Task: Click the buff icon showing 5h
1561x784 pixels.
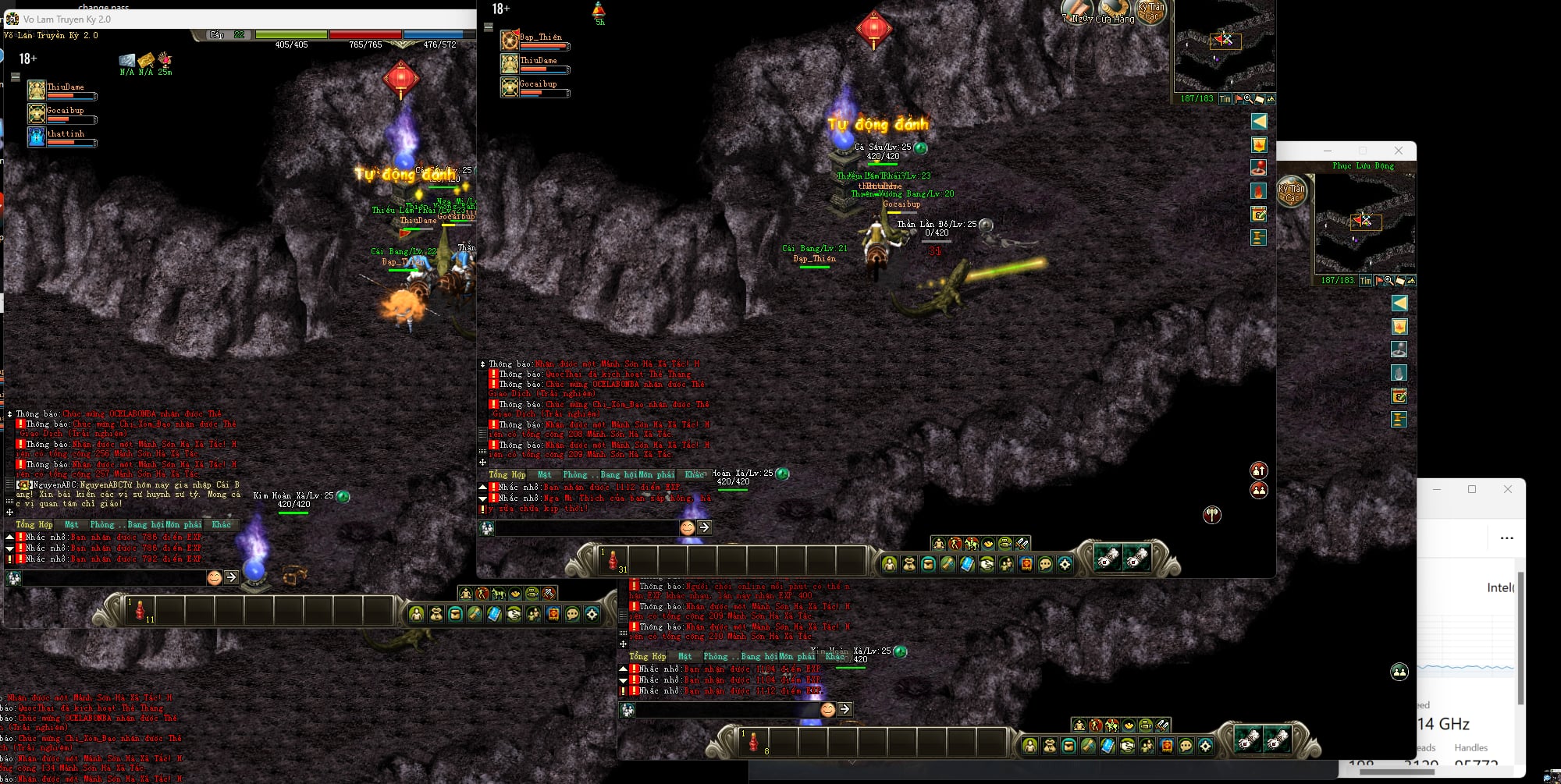Action: [599, 10]
